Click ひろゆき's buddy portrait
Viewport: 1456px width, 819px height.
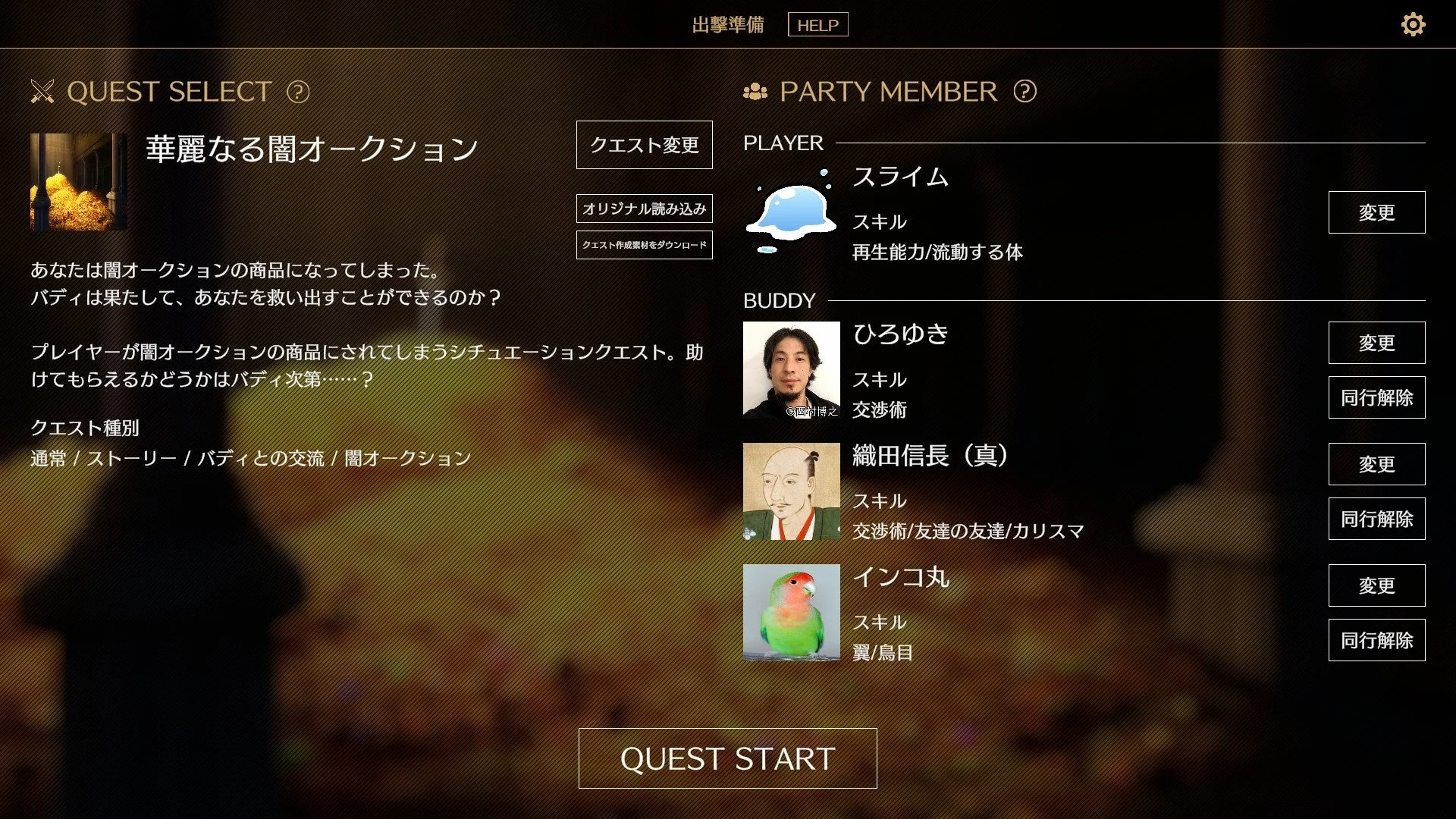point(790,369)
